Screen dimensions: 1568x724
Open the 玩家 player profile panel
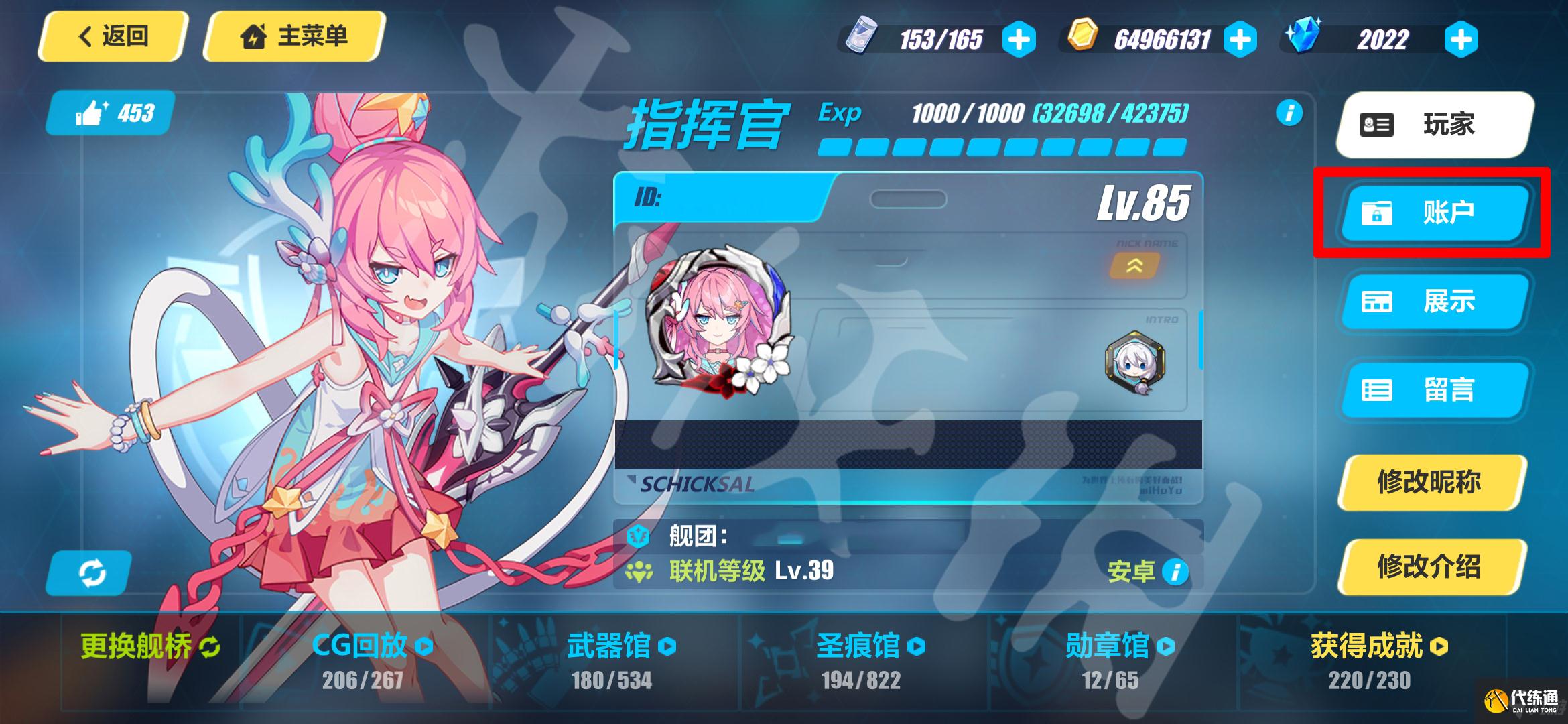coord(1432,125)
